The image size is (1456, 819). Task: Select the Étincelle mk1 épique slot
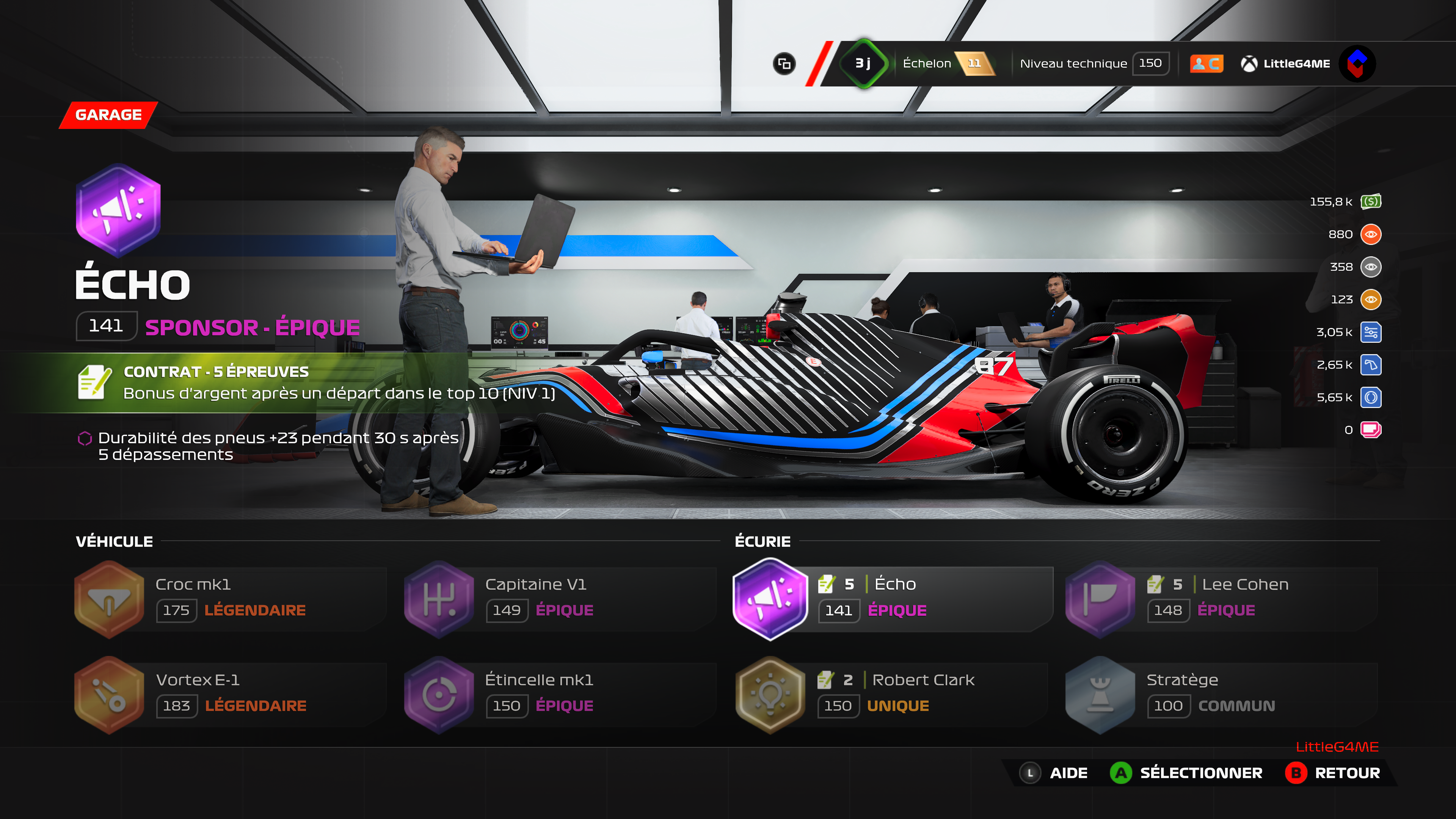click(x=560, y=695)
